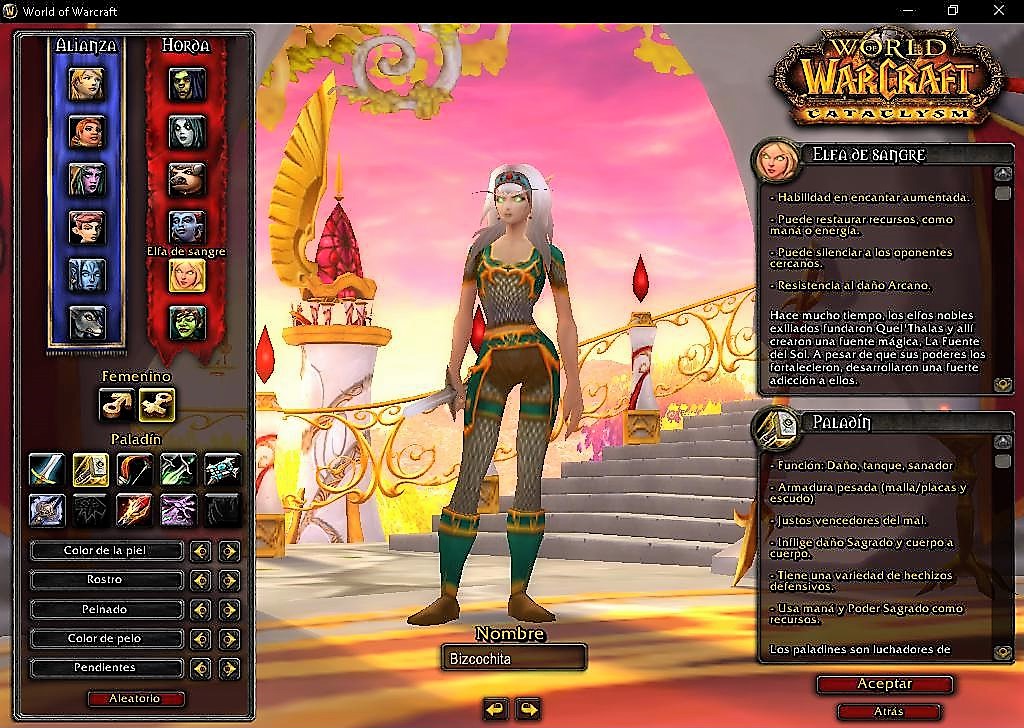Pick the Goblin race portrait
1024x728 pixels.
(x=186, y=322)
